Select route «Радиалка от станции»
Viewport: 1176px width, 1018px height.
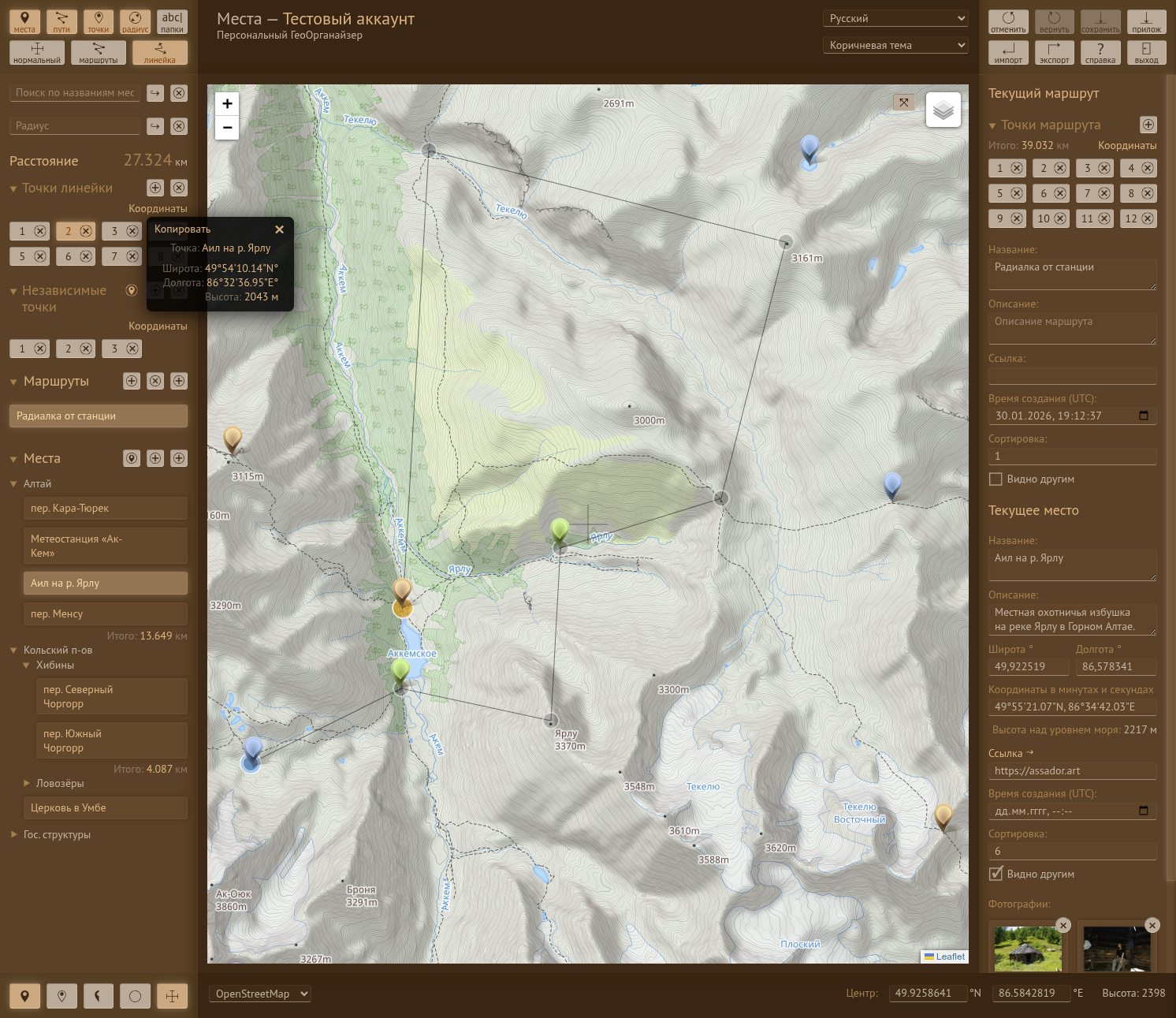tap(98, 416)
